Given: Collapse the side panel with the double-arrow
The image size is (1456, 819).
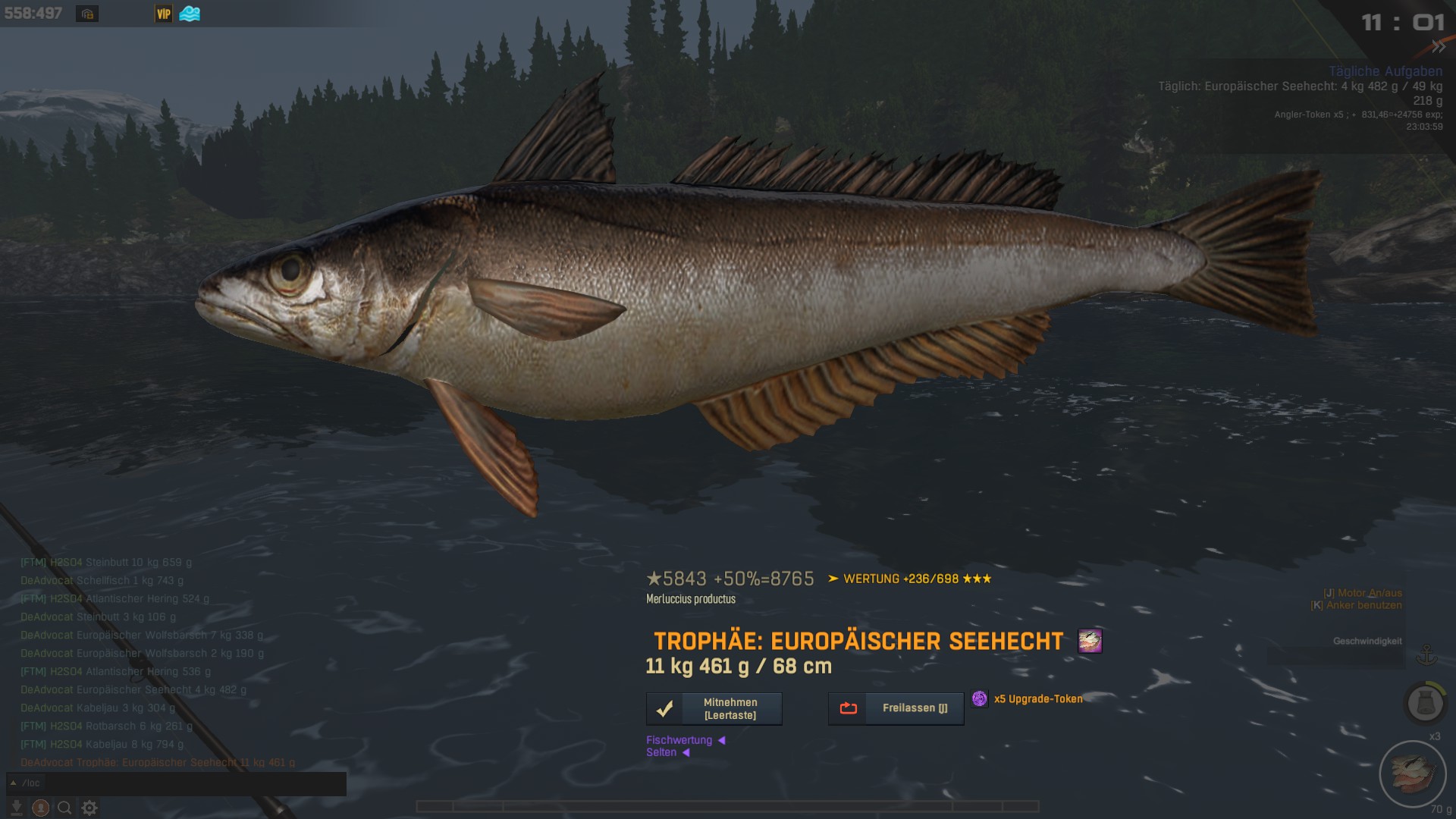Looking at the screenshot, I should (x=1438, y=47).
